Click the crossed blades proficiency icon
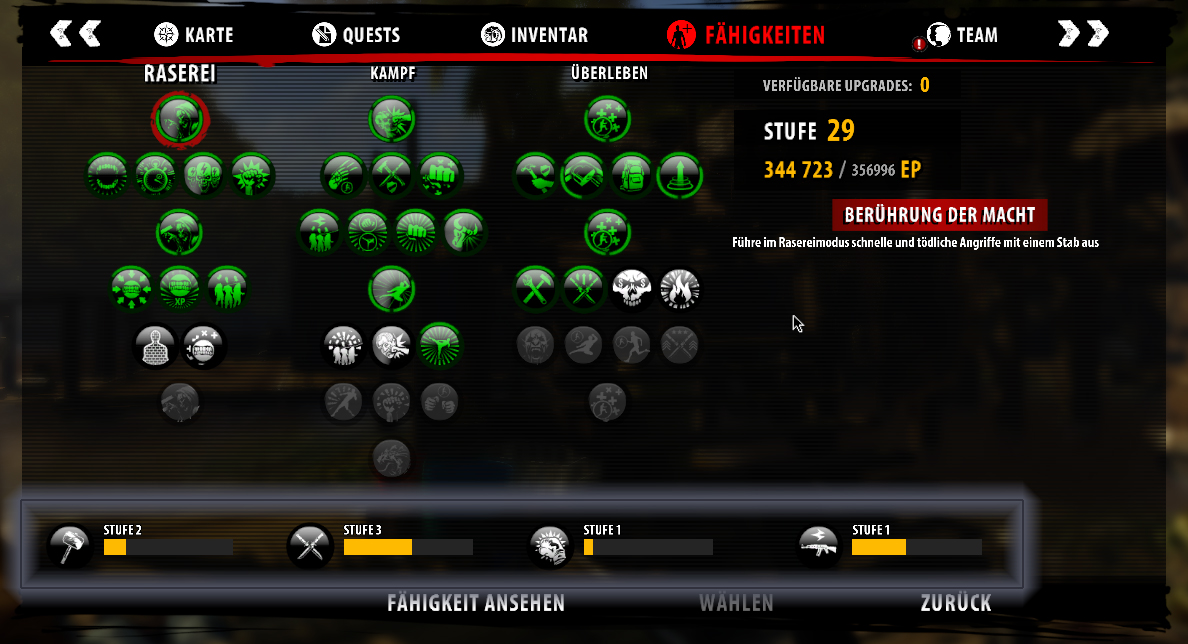1188x644 pixels. 308,546
